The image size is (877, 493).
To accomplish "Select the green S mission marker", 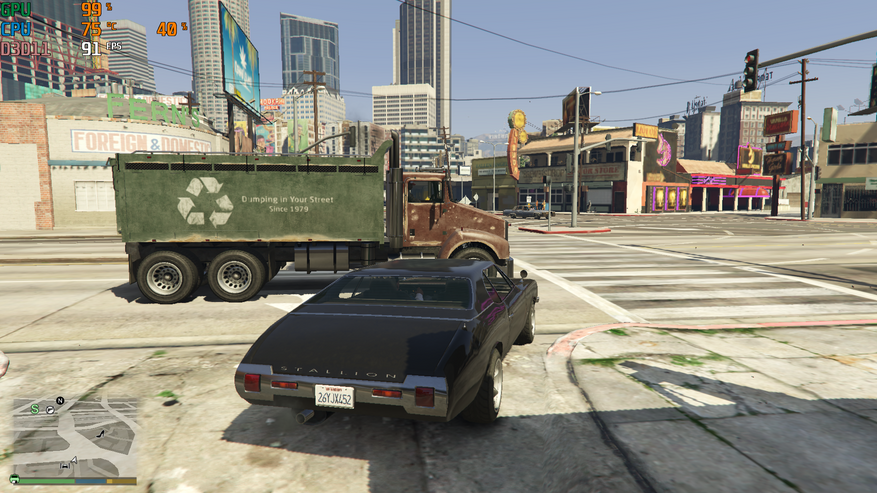I will coord(35,409).
